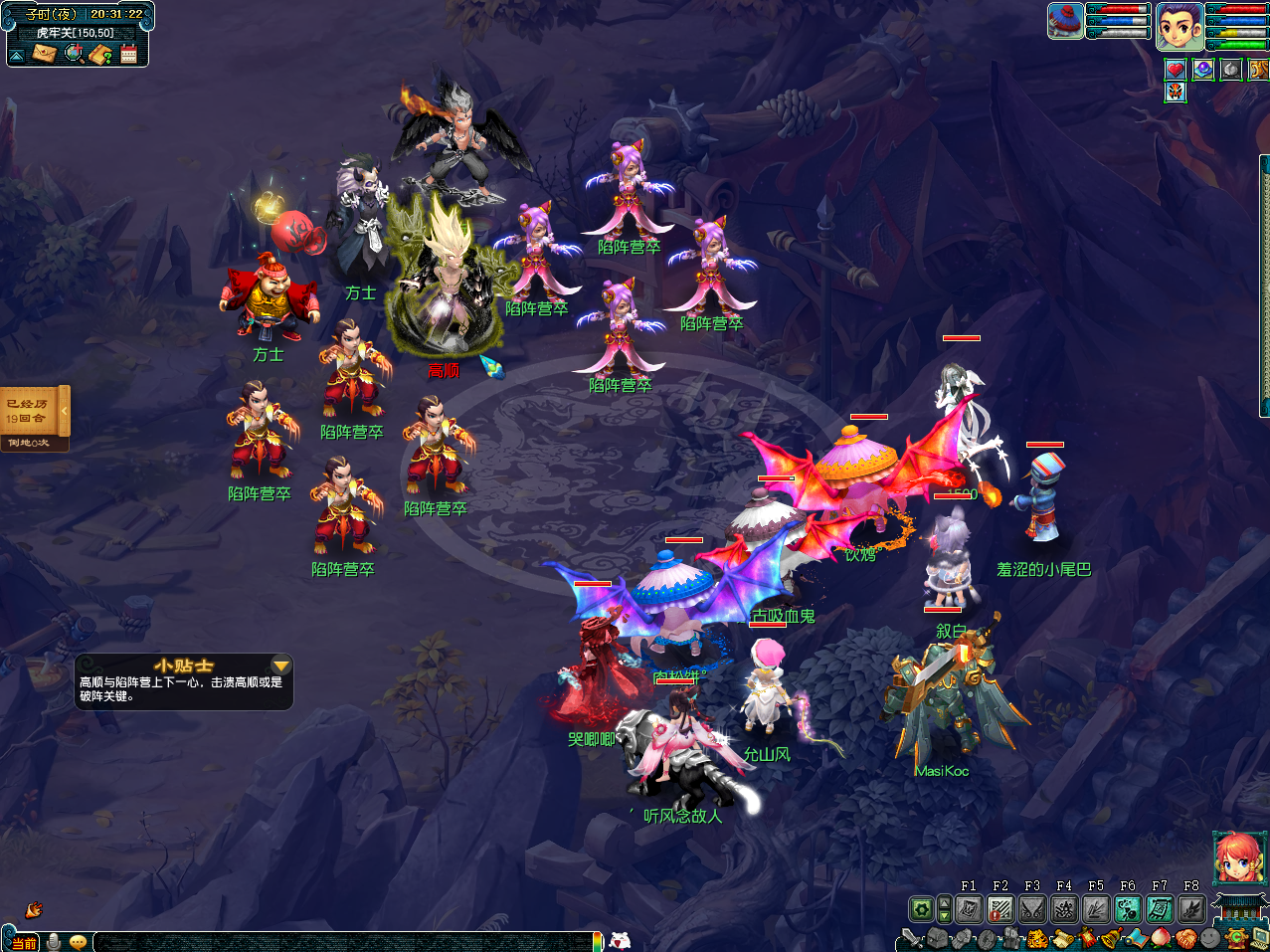Screen dimensions: 1270x952
Task: Open the golden bell icon in toolbar
Action: (1111, 937)
